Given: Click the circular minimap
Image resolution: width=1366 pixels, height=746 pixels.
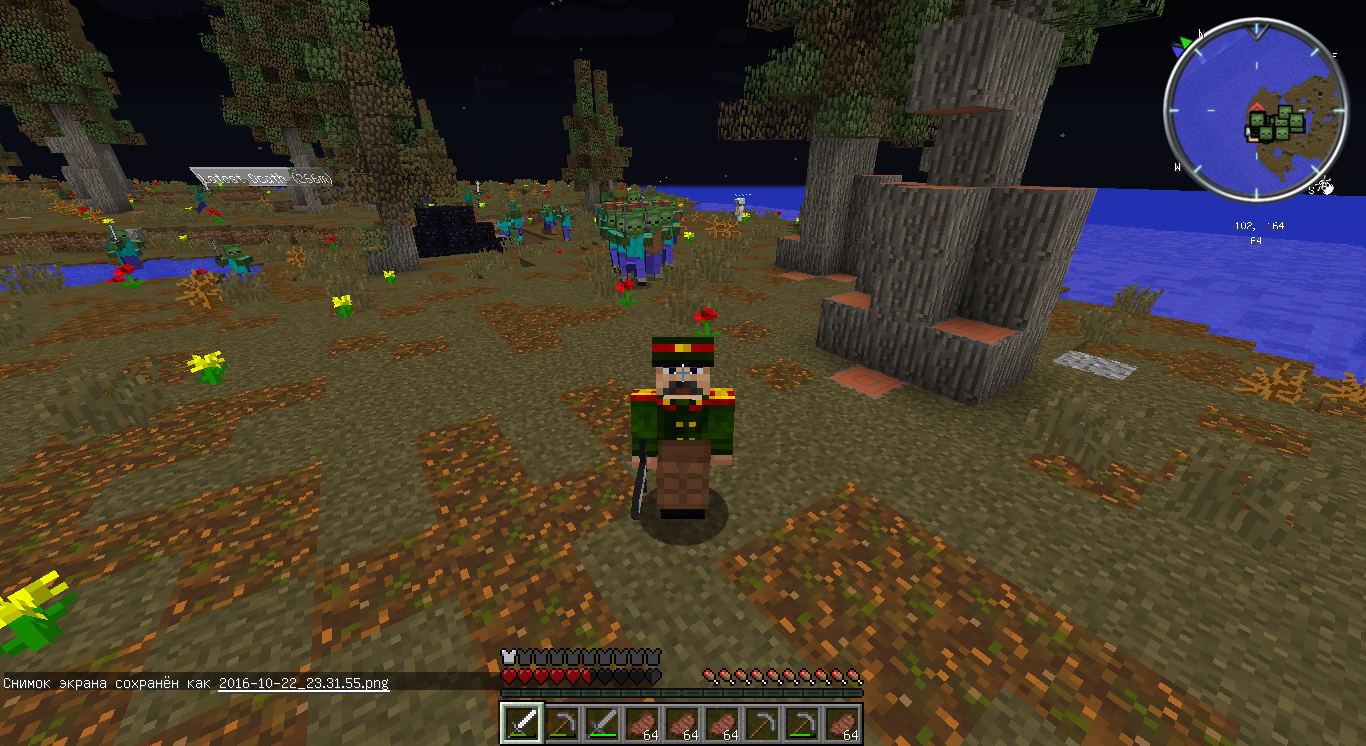Looking at the screenshot, I should (1254, 110).
